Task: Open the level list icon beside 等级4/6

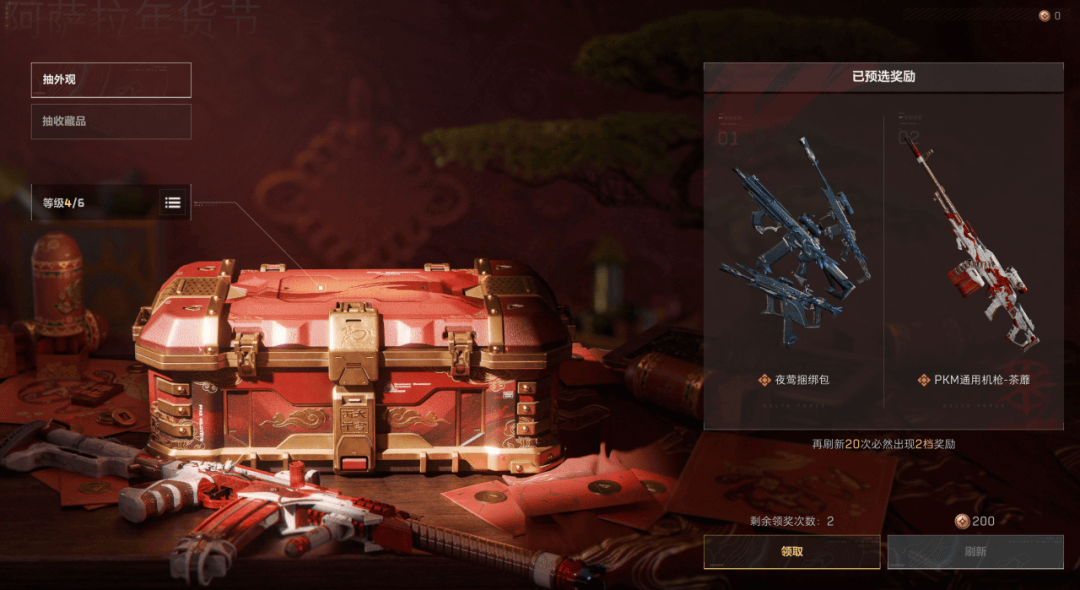Action: [173, 203]
